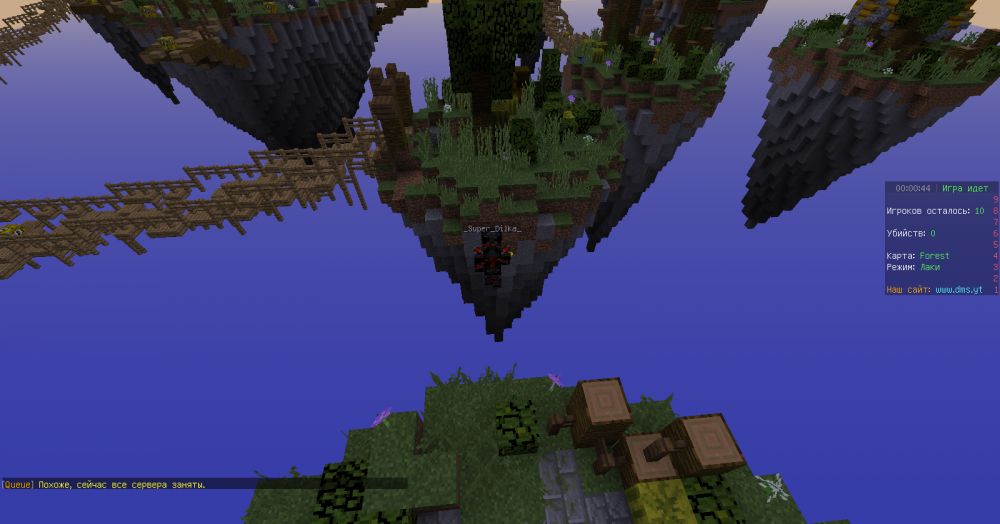Image resolution: width=1000 pixels, height=524 pixels.
Task: Select the [Queue] chat message line
Action: (105, 484)
